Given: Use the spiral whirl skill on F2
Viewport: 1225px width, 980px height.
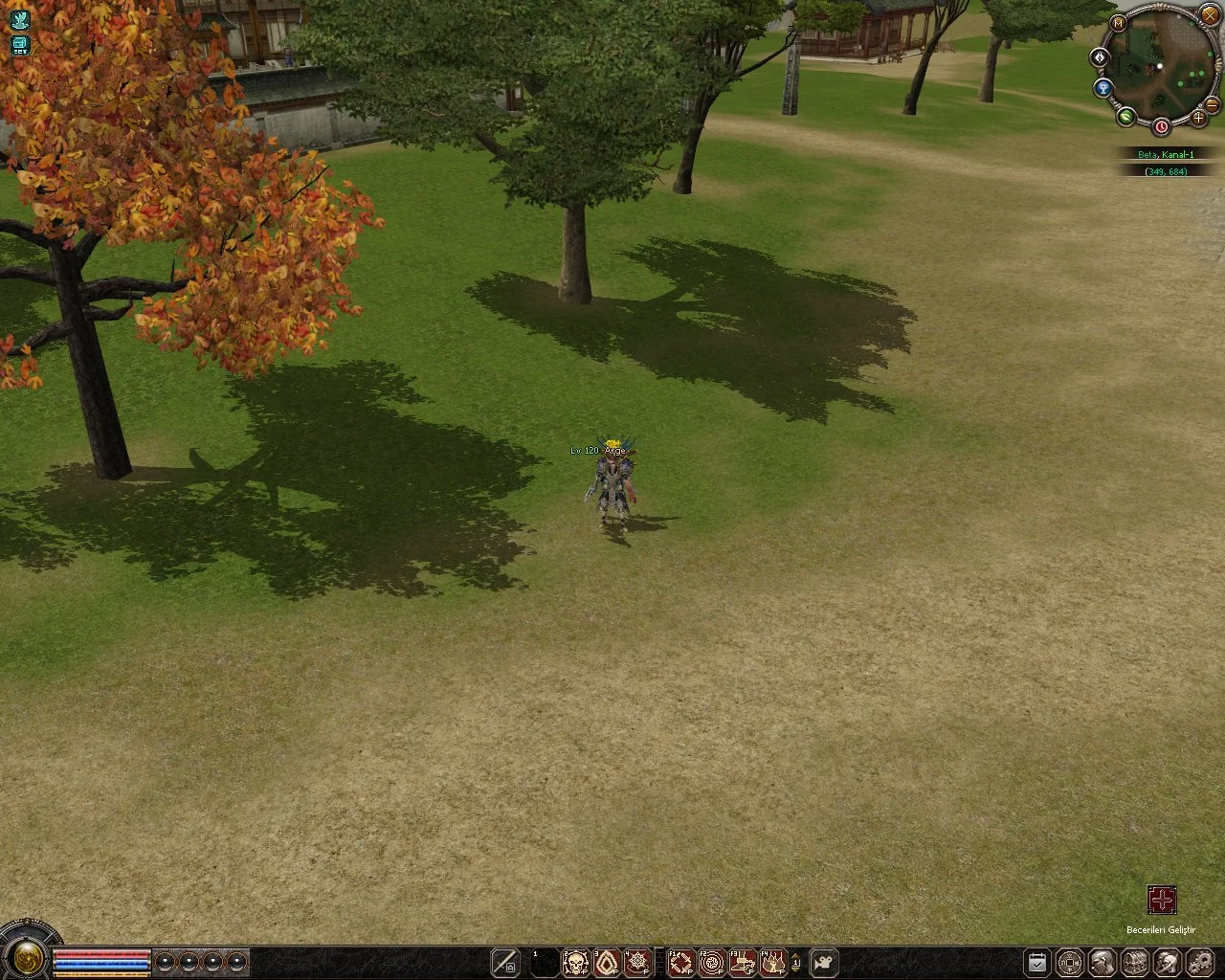Looking at the screenshot, I should click(711, 962).
